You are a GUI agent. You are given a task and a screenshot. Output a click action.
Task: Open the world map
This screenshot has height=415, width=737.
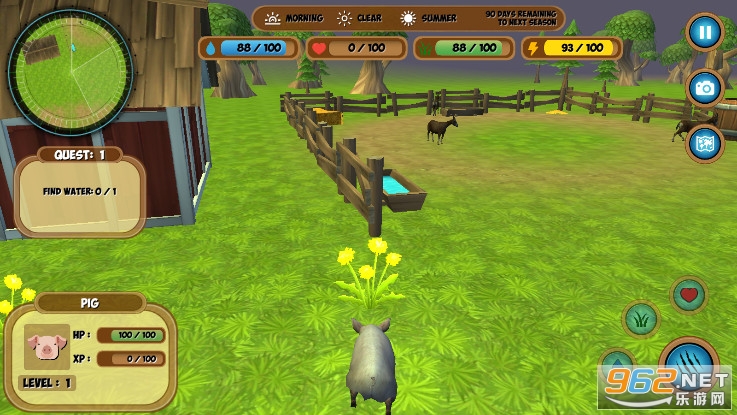(704, 142)
